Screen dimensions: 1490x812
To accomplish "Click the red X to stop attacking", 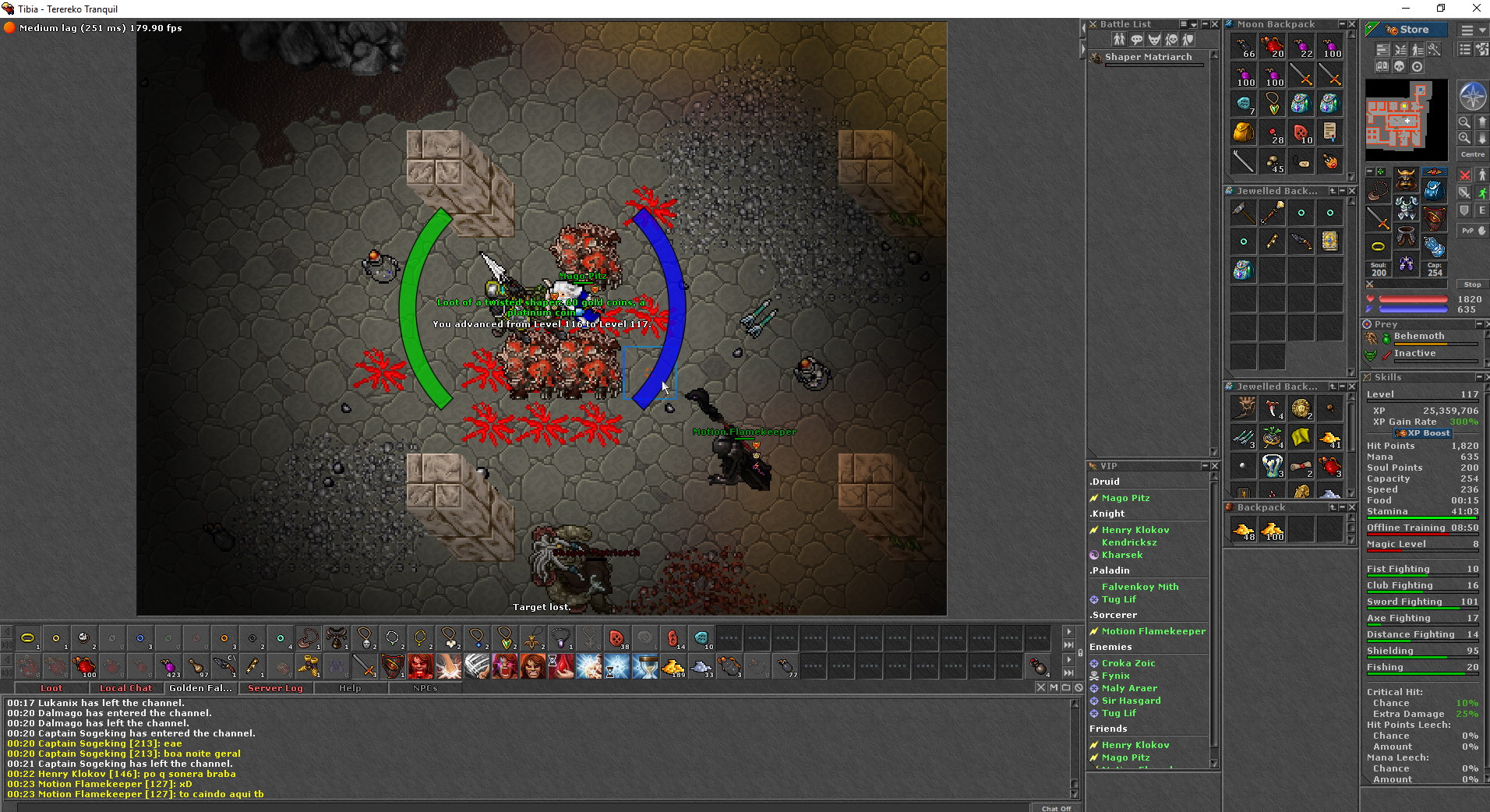I will pos(1464,175).
